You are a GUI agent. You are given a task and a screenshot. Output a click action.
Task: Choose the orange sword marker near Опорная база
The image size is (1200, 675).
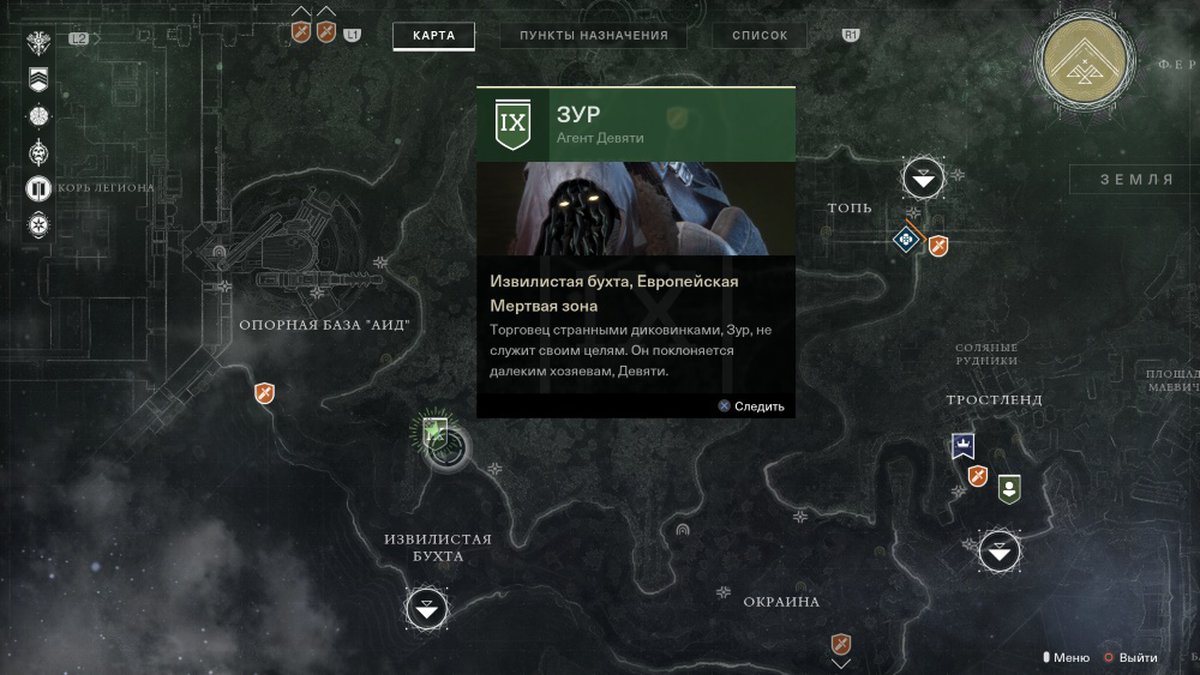[x=264, y=393]
